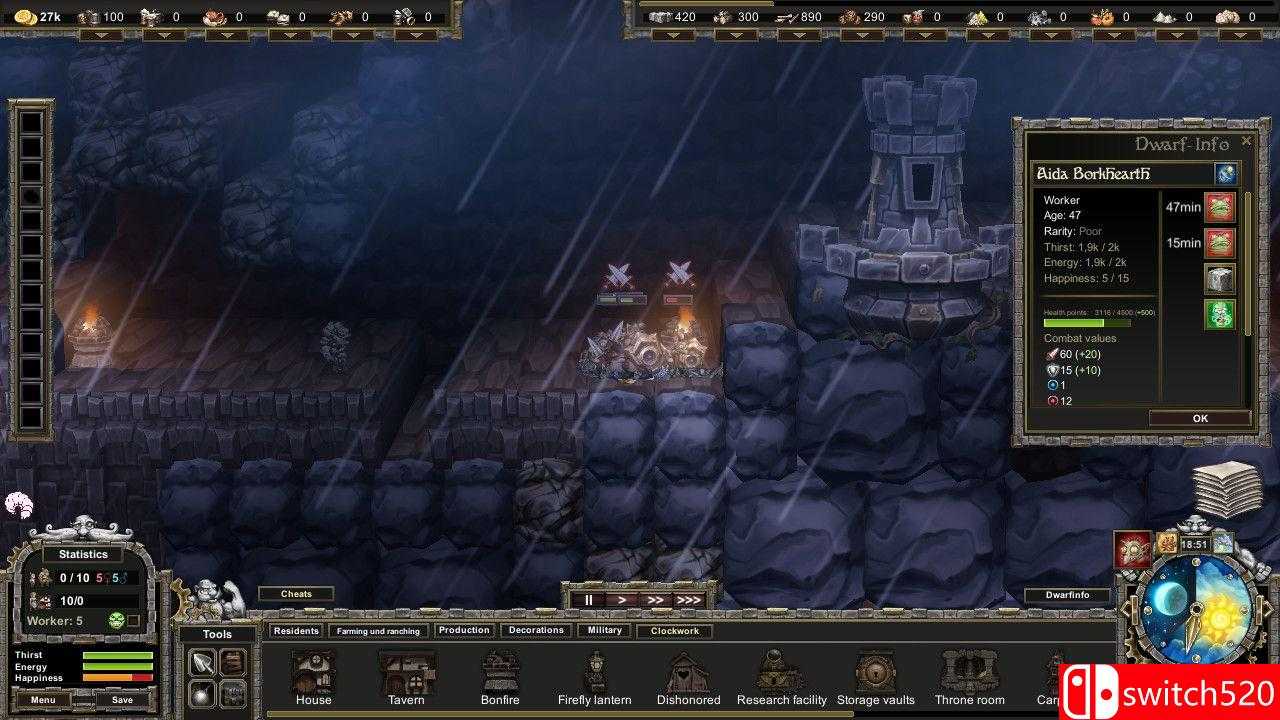Select the glowing orb tool in Tools panel
Screen dimensions: 1280x720
[x=202, y=694]
